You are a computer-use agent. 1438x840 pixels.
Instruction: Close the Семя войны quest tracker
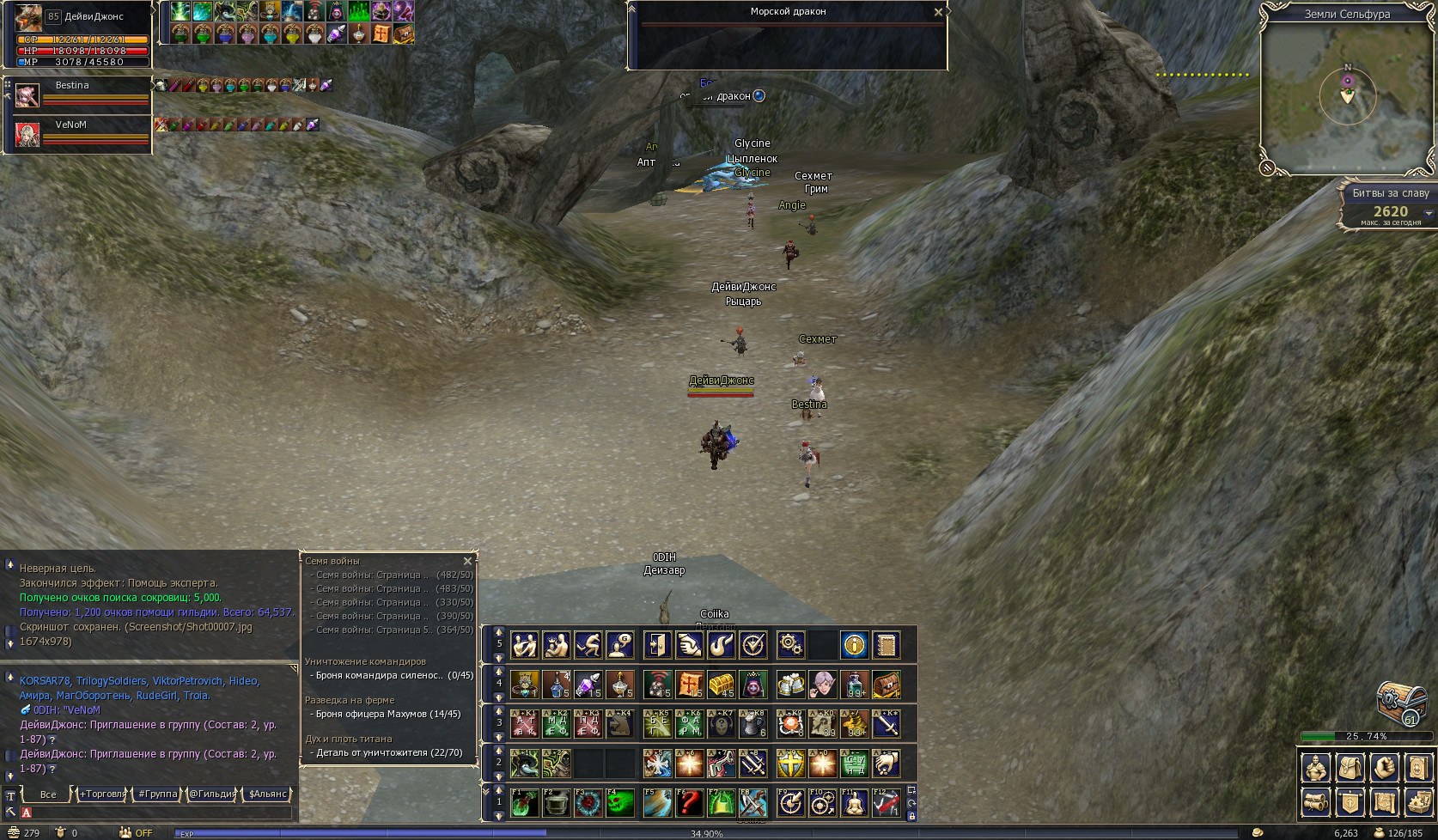tap(467, 561)
